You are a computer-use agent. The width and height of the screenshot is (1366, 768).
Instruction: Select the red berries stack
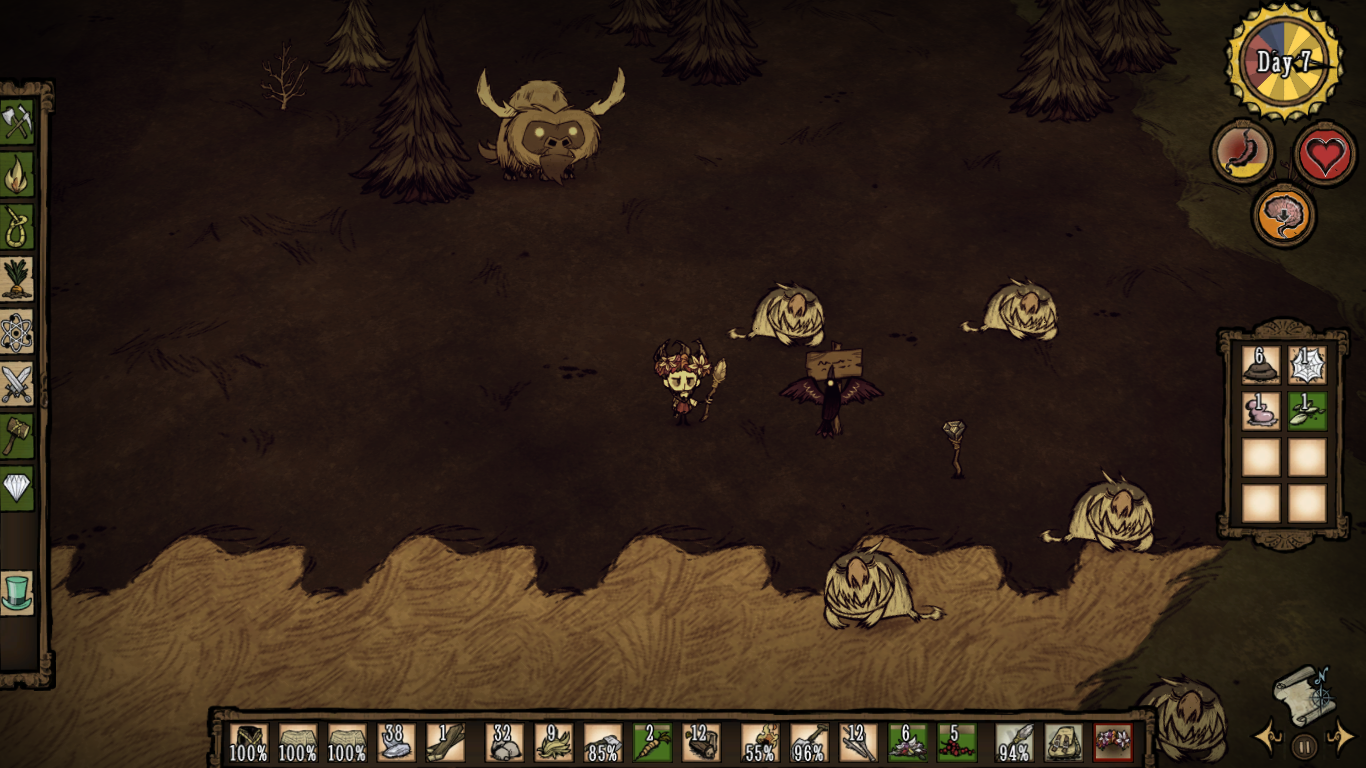(957, 743)
